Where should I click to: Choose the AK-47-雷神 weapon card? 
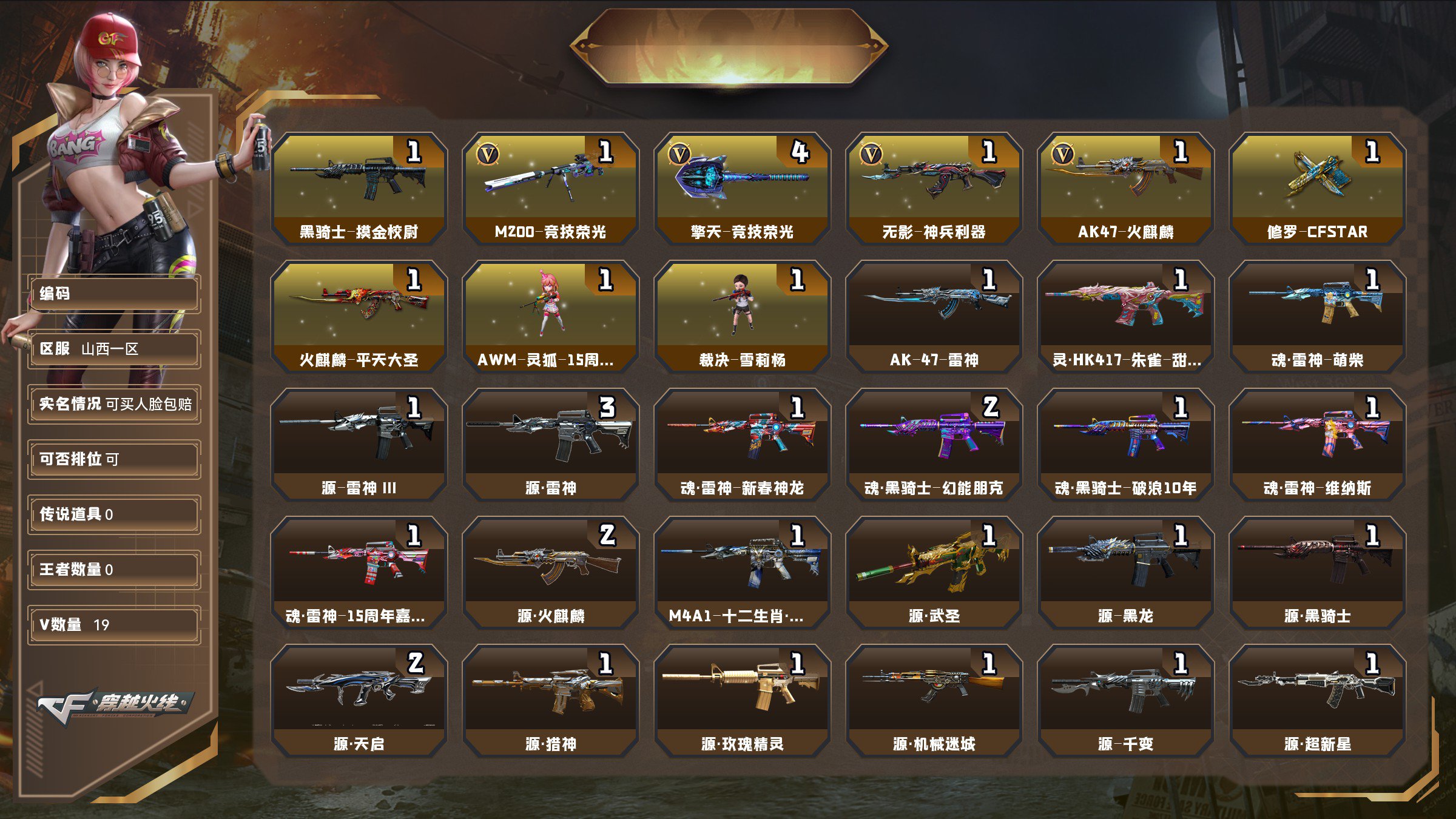pos(934,316)
